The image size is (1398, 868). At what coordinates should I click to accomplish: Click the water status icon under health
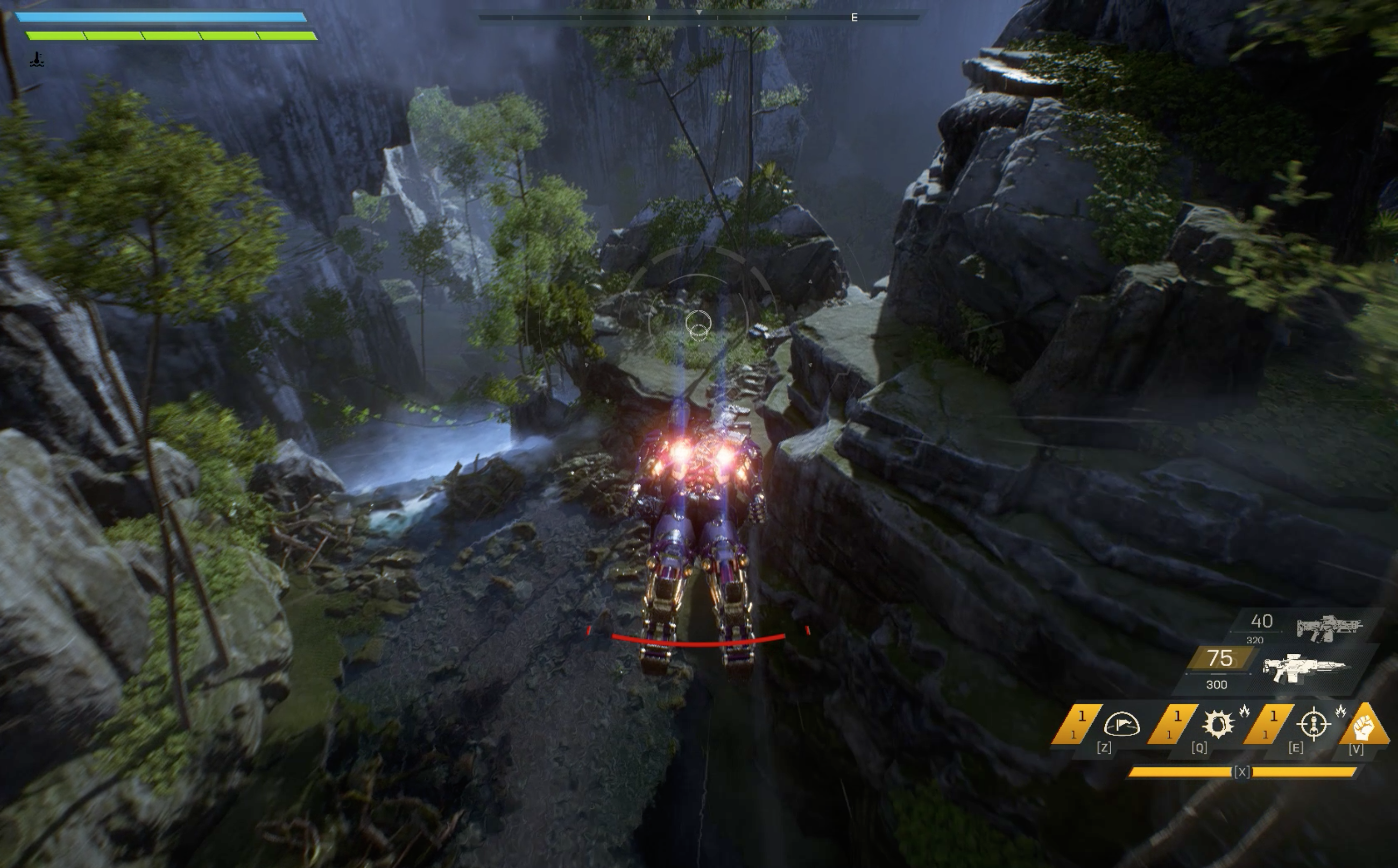click(37, 59)
